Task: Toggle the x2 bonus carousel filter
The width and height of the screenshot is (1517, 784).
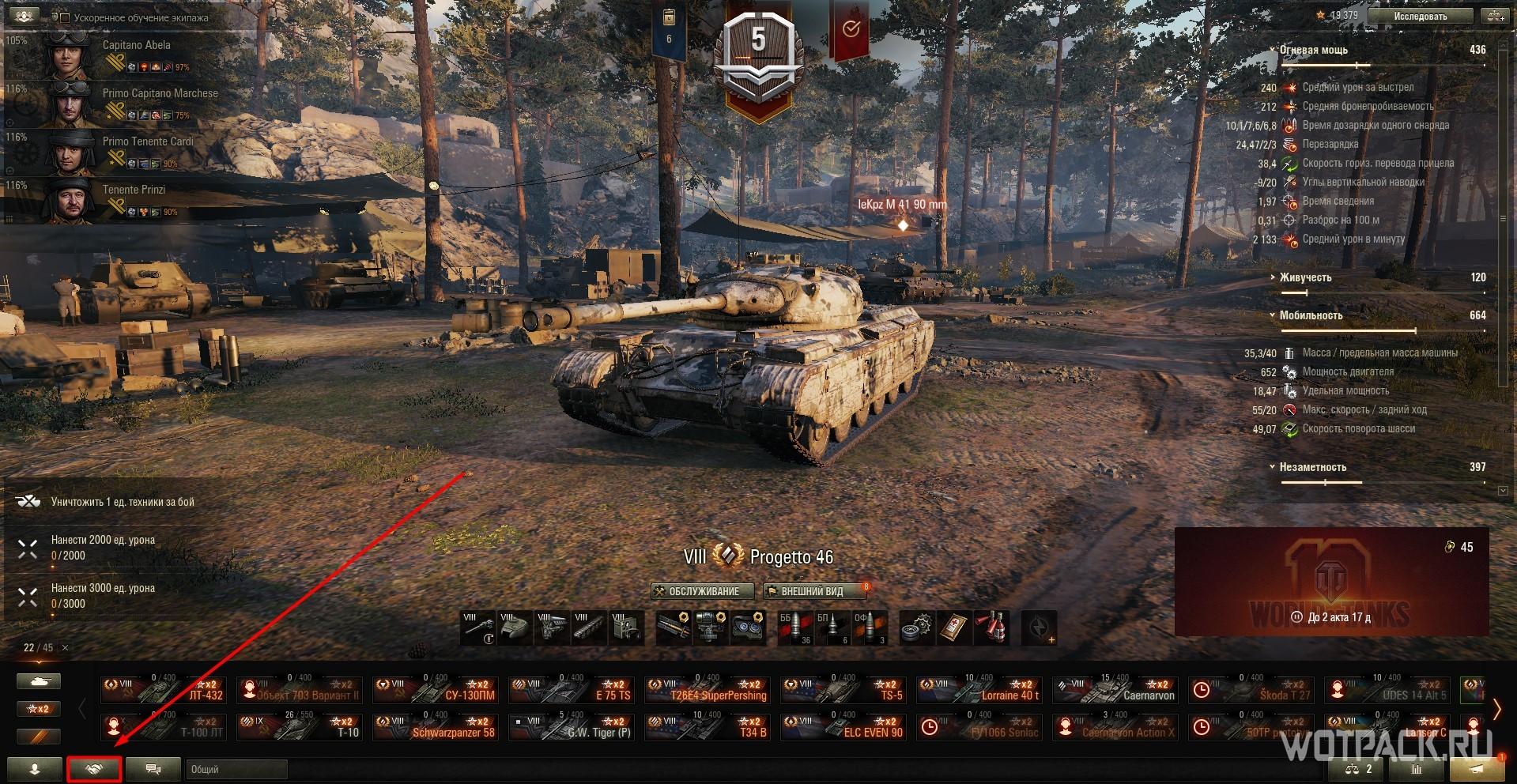Action: 38,709
